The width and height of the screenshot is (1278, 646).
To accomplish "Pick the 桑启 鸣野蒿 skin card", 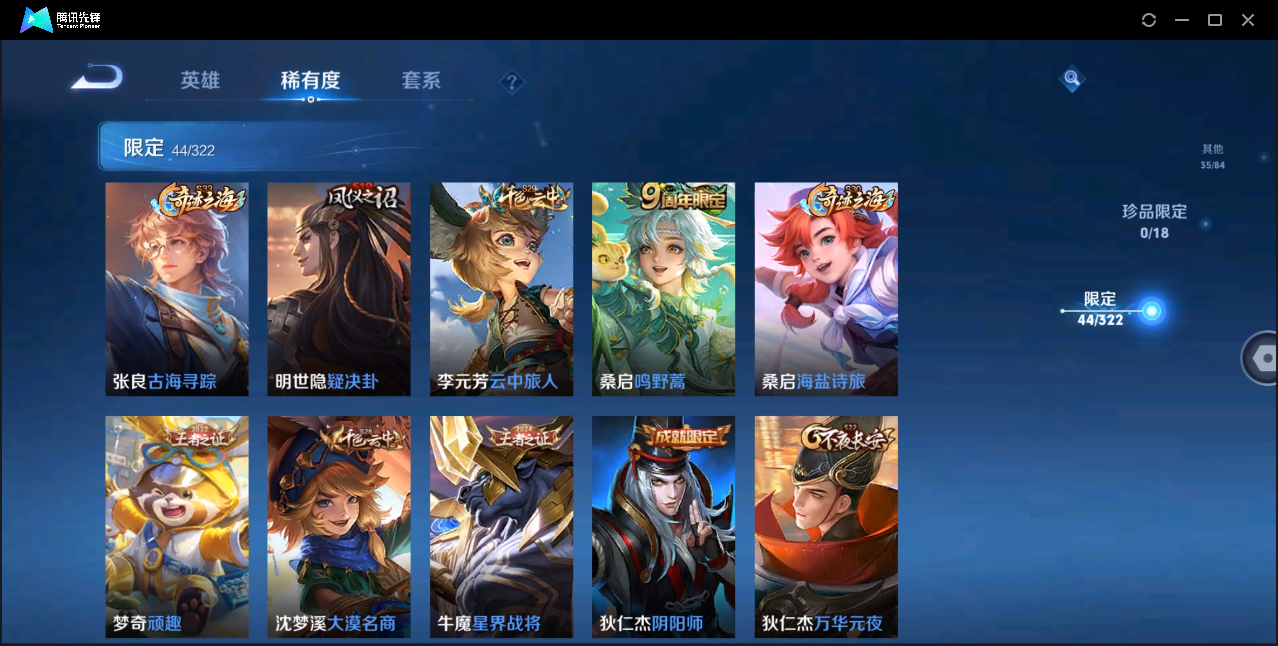I will pyautogui.click(x=663, y=289).
